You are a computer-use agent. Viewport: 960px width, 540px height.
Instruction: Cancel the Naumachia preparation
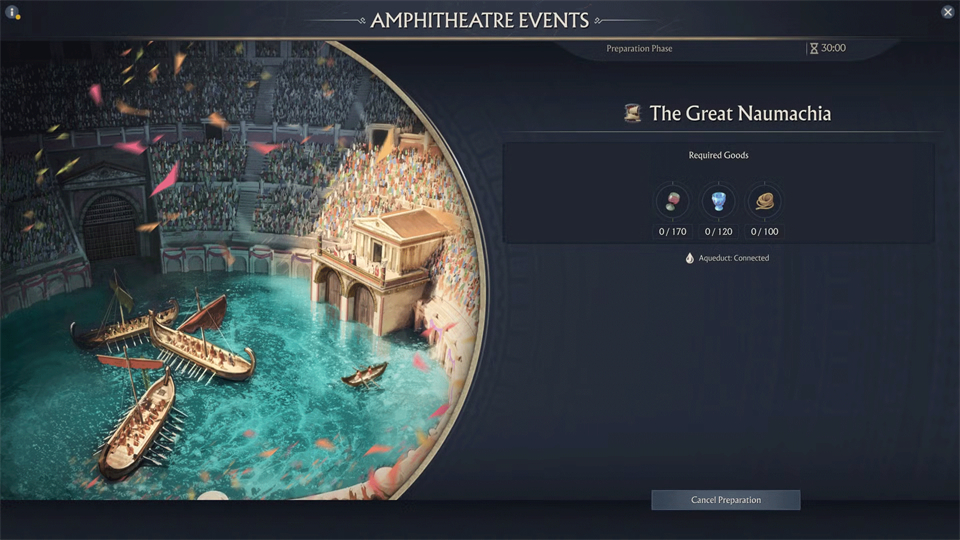pos(725,500)
